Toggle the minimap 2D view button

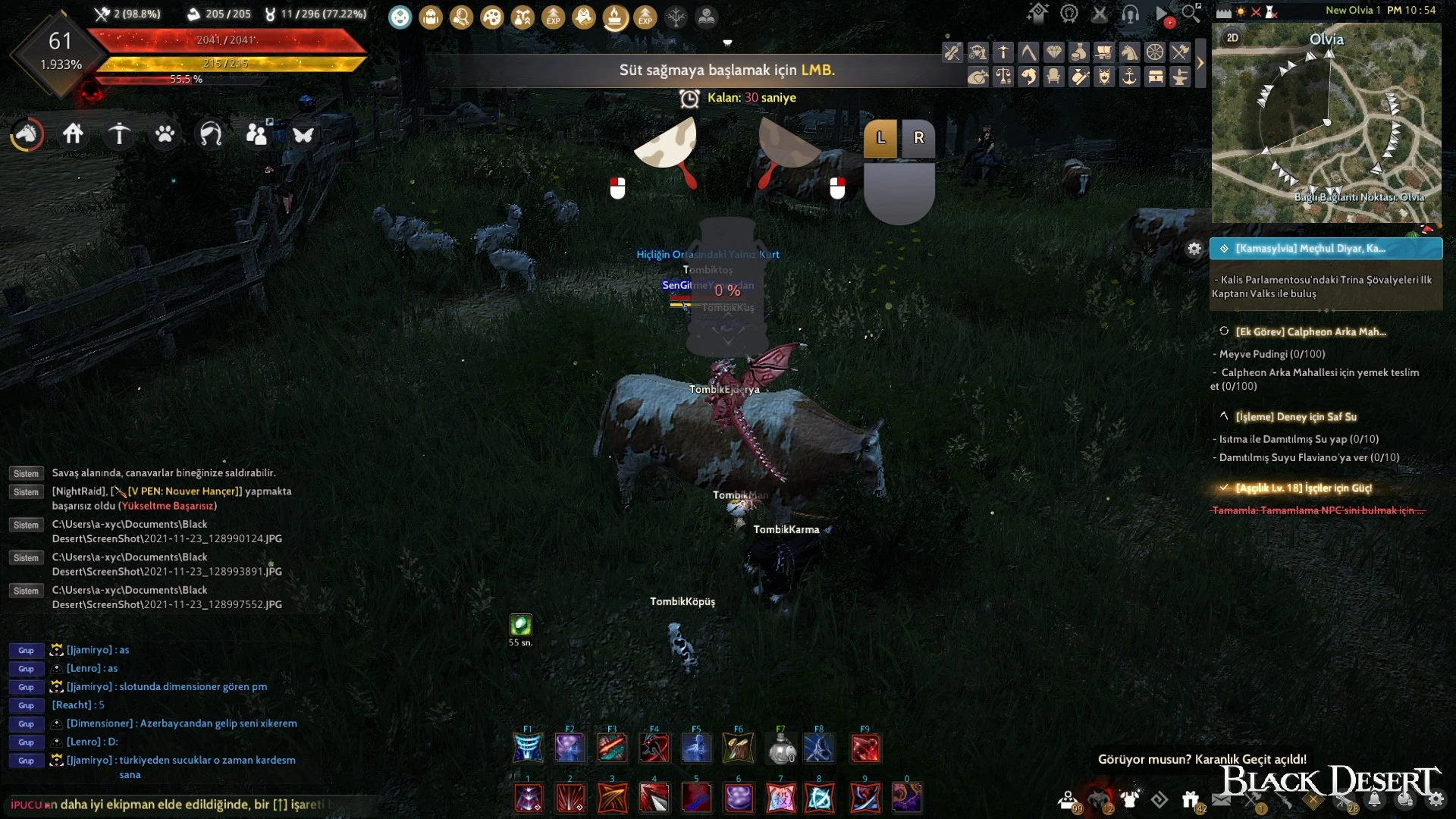(x=1232, y=38)
